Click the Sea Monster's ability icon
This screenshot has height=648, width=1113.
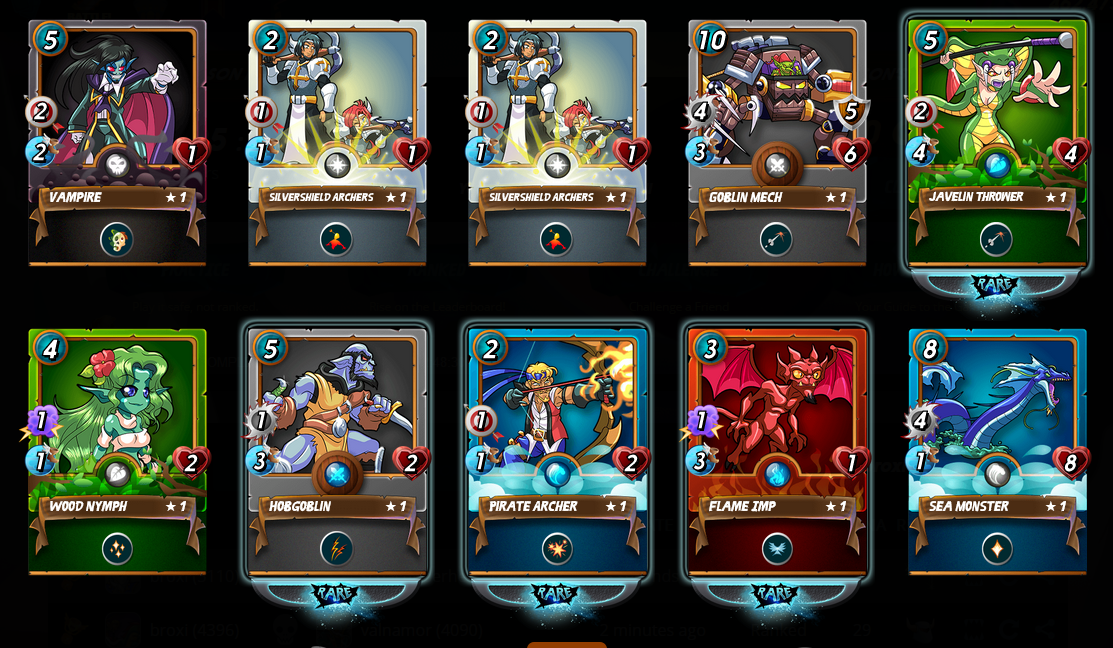(997, 548)
